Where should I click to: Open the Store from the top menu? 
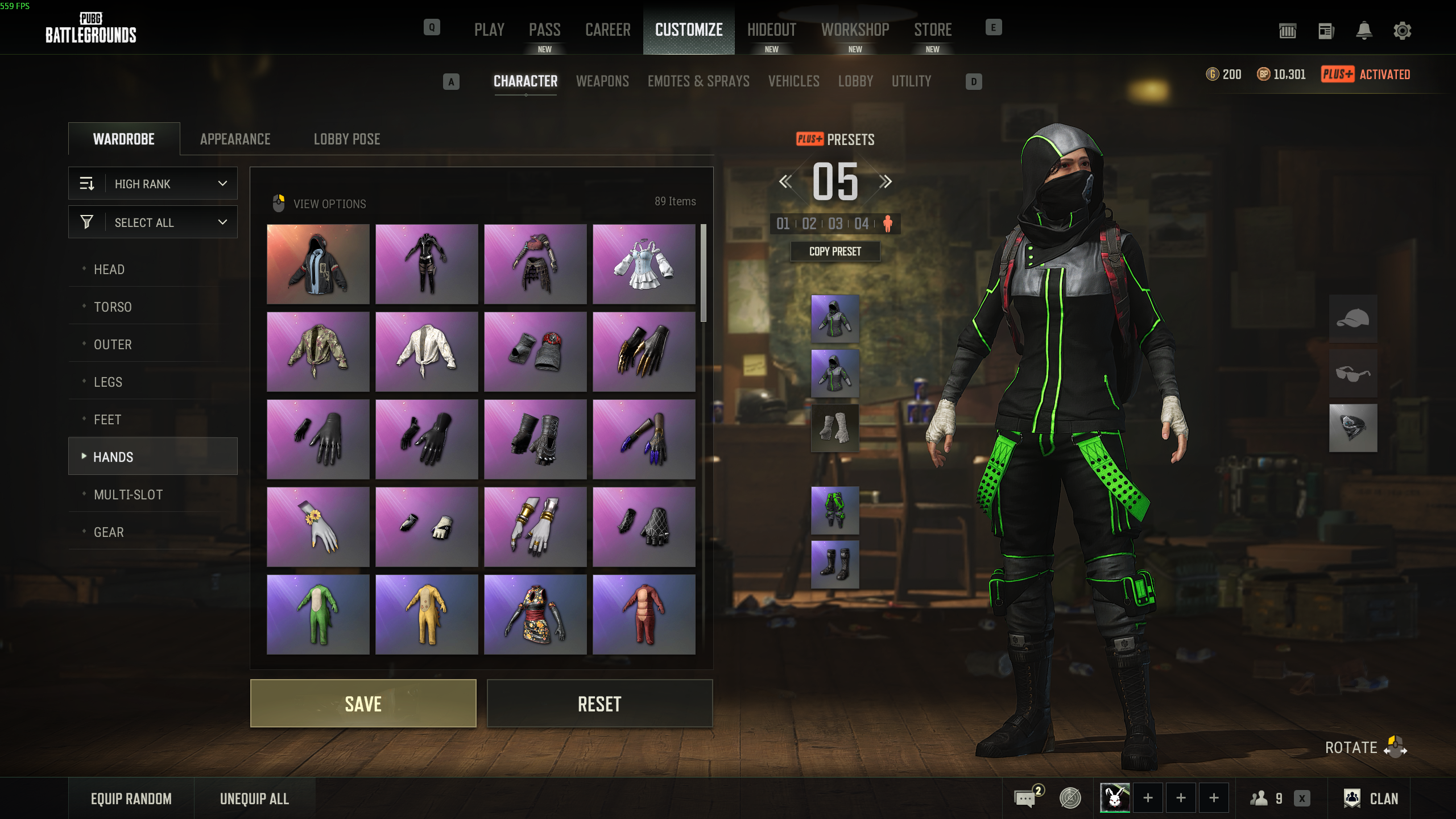(x=933, y=30)
